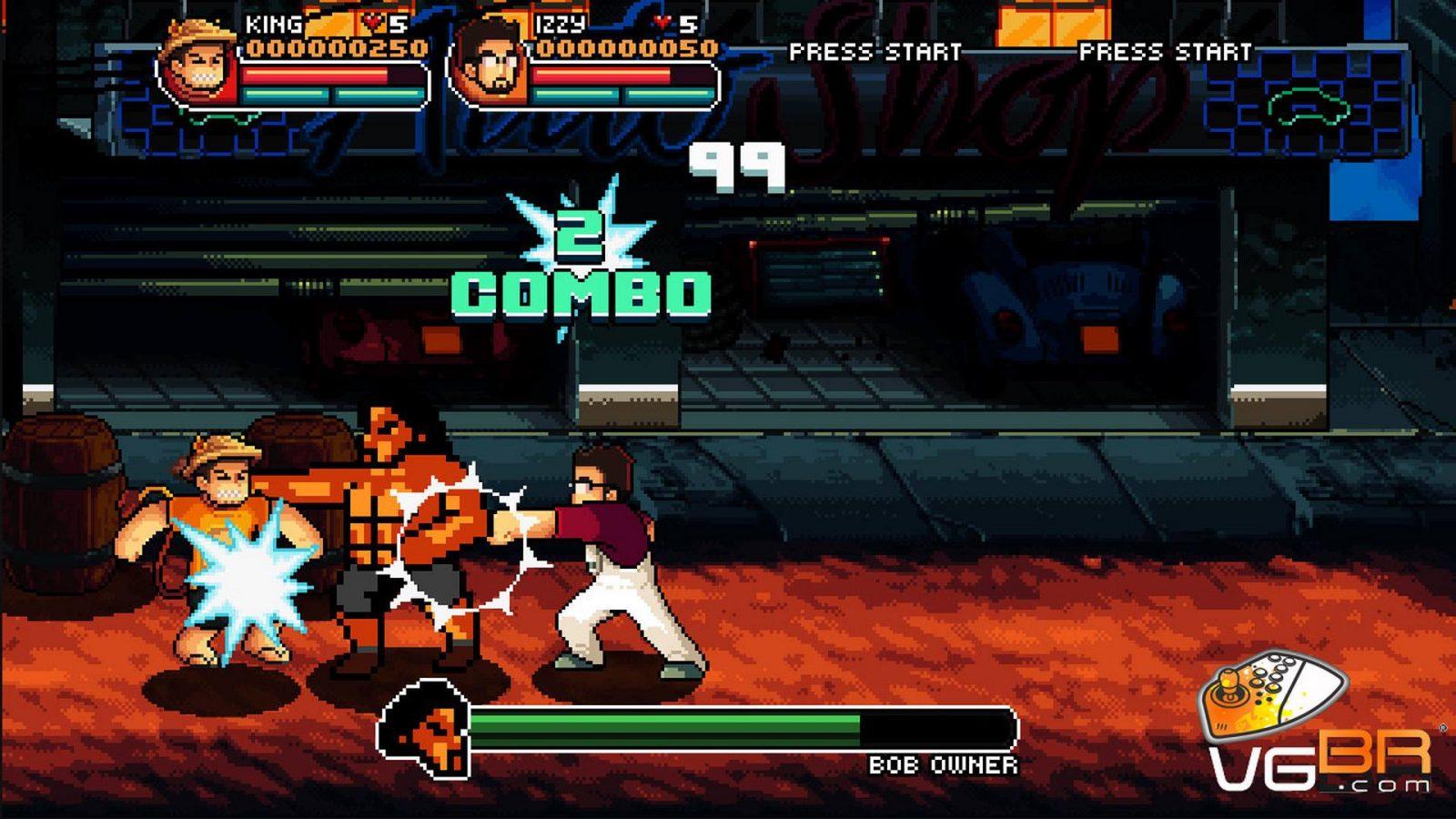The height and width of the screenshot is (819, 1456).
Task: Click King's player portrait
Action: click(199, 64)
